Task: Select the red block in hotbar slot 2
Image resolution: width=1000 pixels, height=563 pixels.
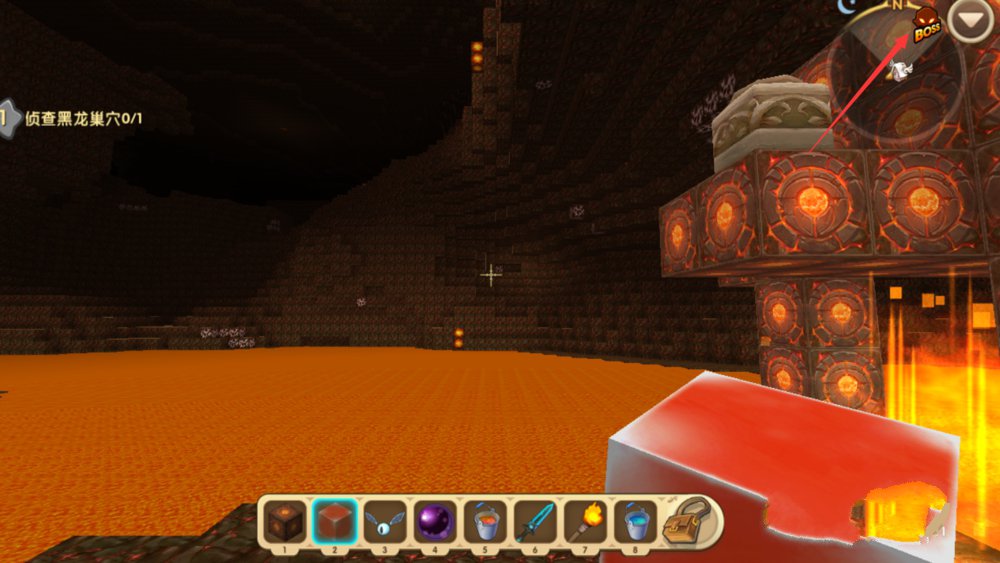Action: pyautogui.click(x=334, y=521)
